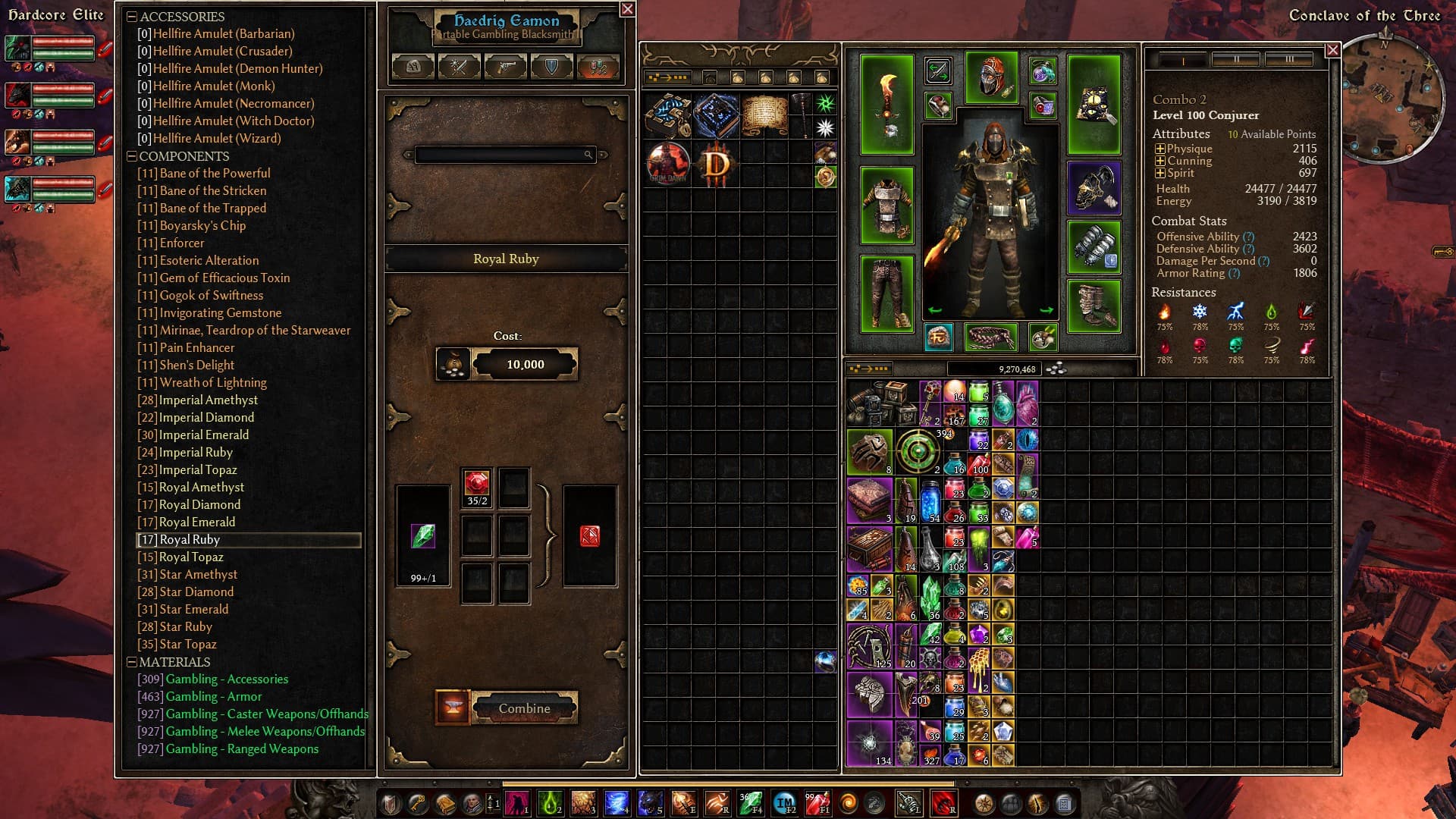This screenshot has width=1456, height=819.
Task: Choose the Imperial Ruby recipe
Action: (196, 453)
